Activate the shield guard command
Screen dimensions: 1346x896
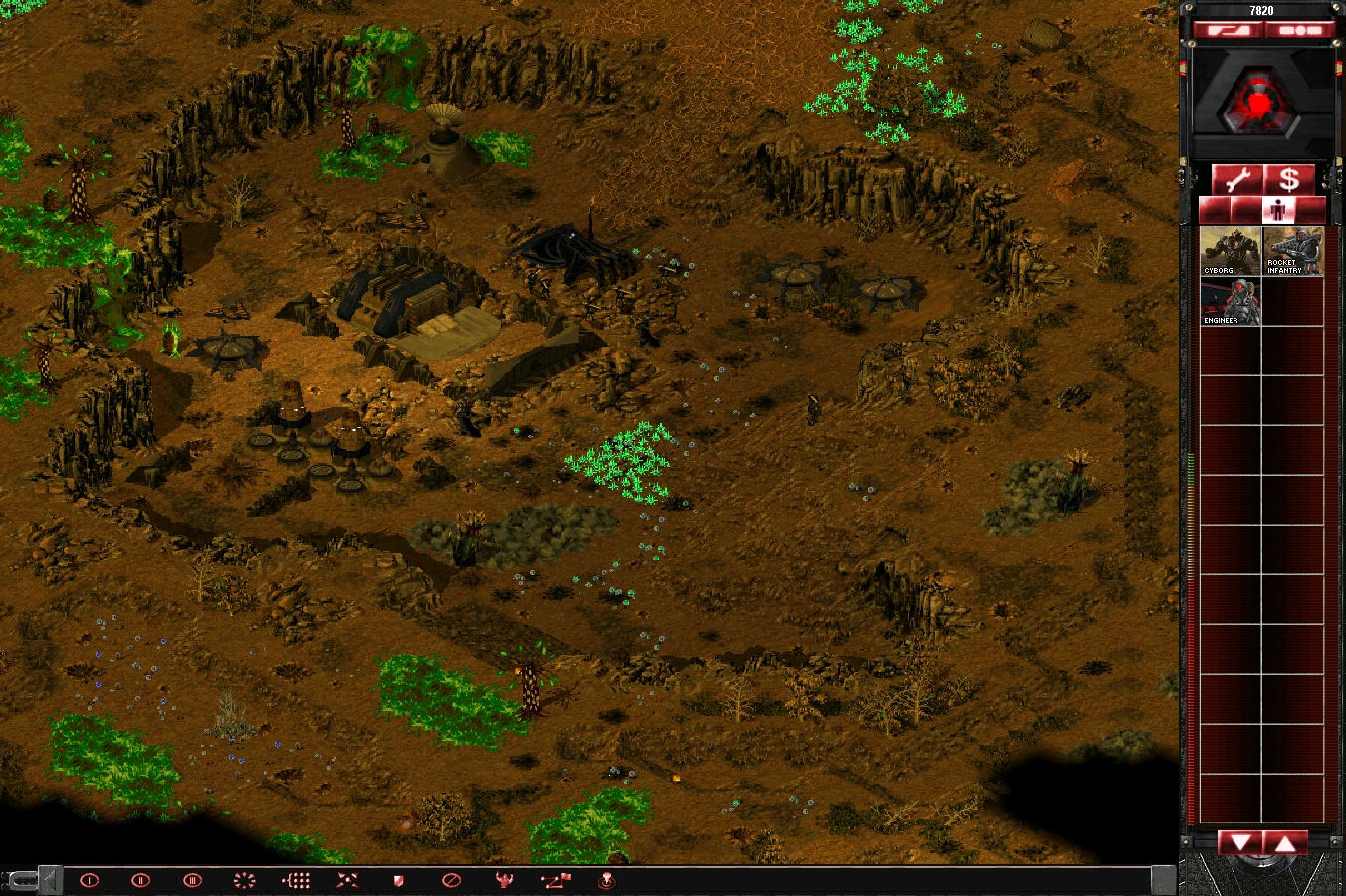[x=399, y=880]
